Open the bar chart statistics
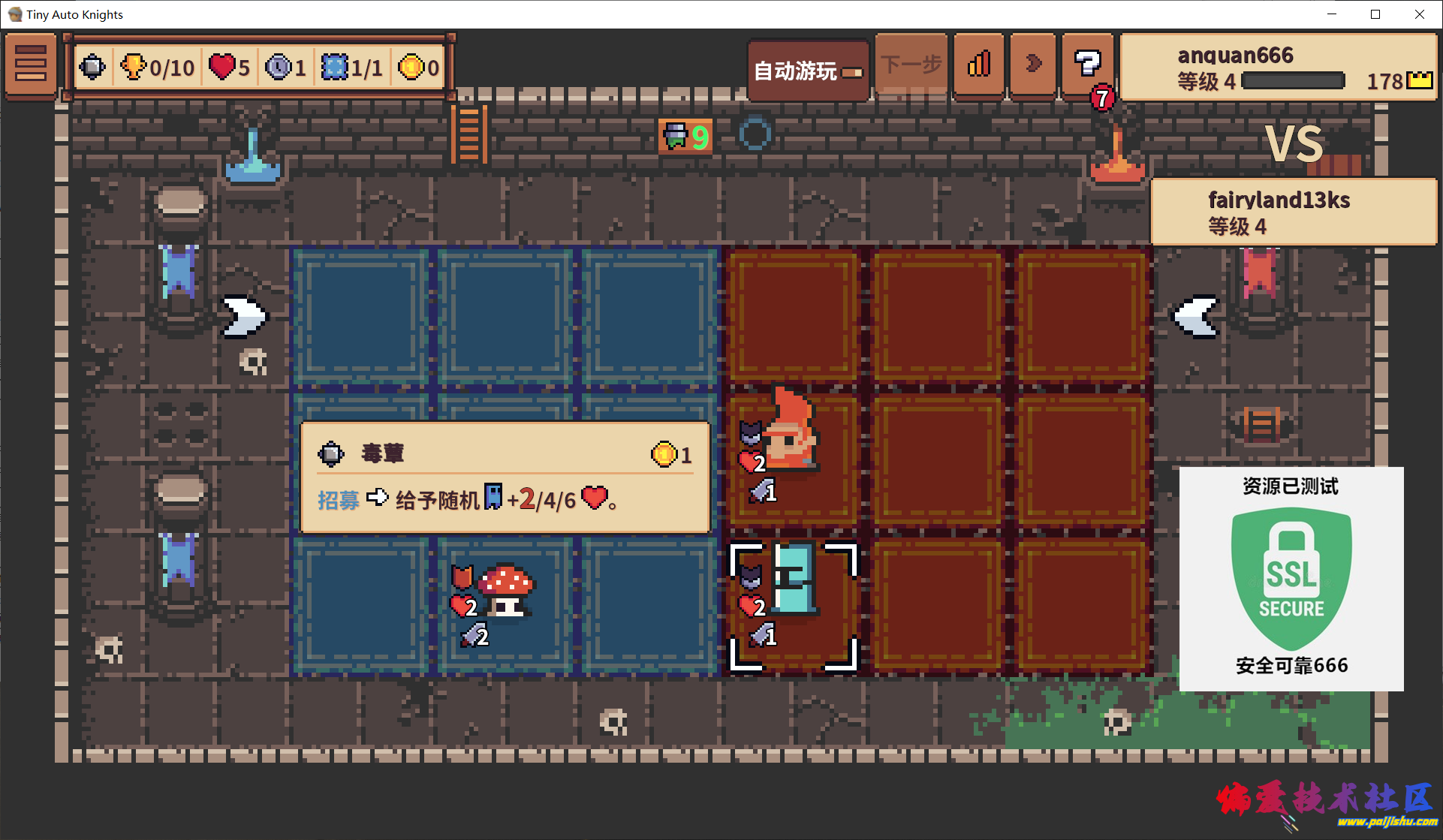 click(x=979, y=65)
